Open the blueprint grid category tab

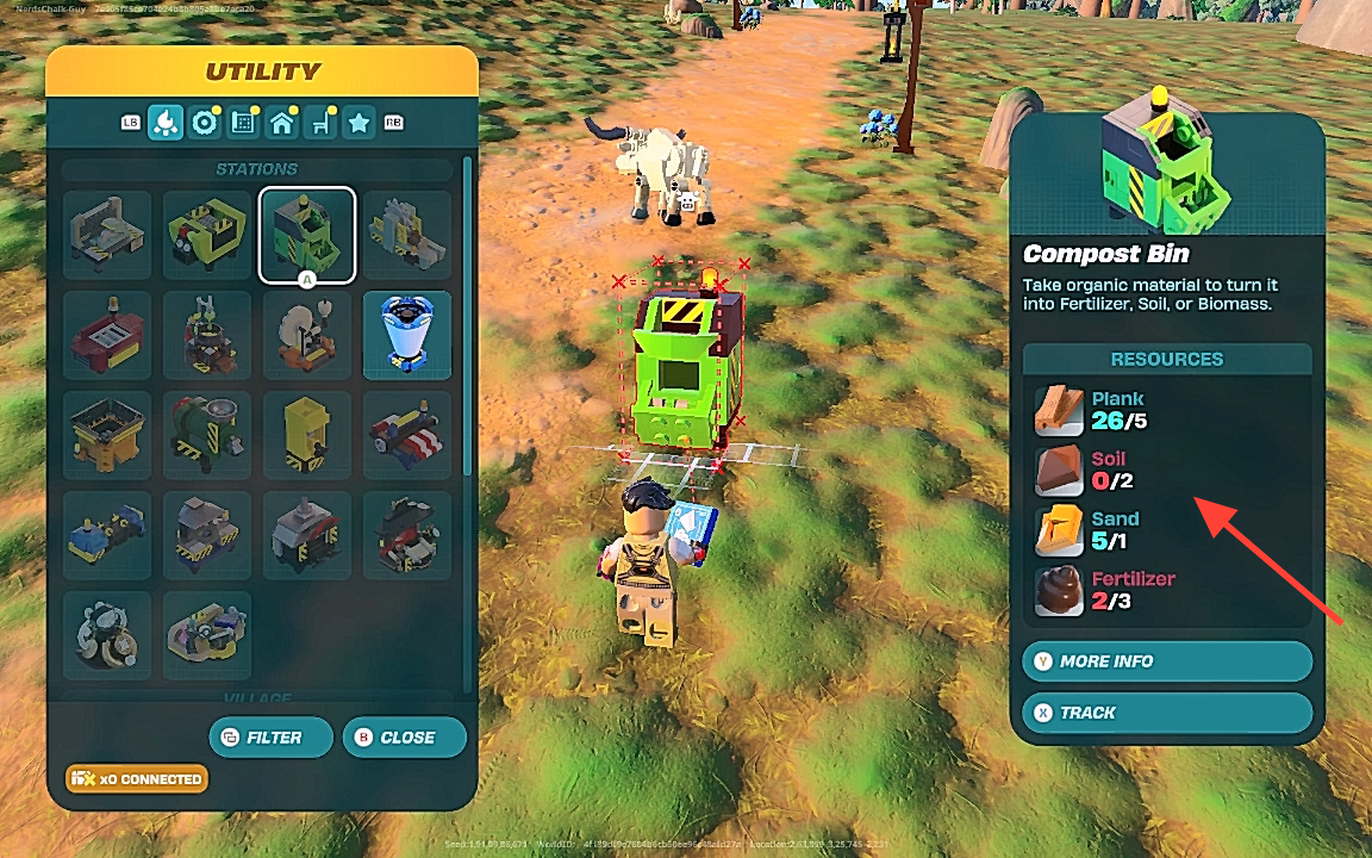[242, 122]
